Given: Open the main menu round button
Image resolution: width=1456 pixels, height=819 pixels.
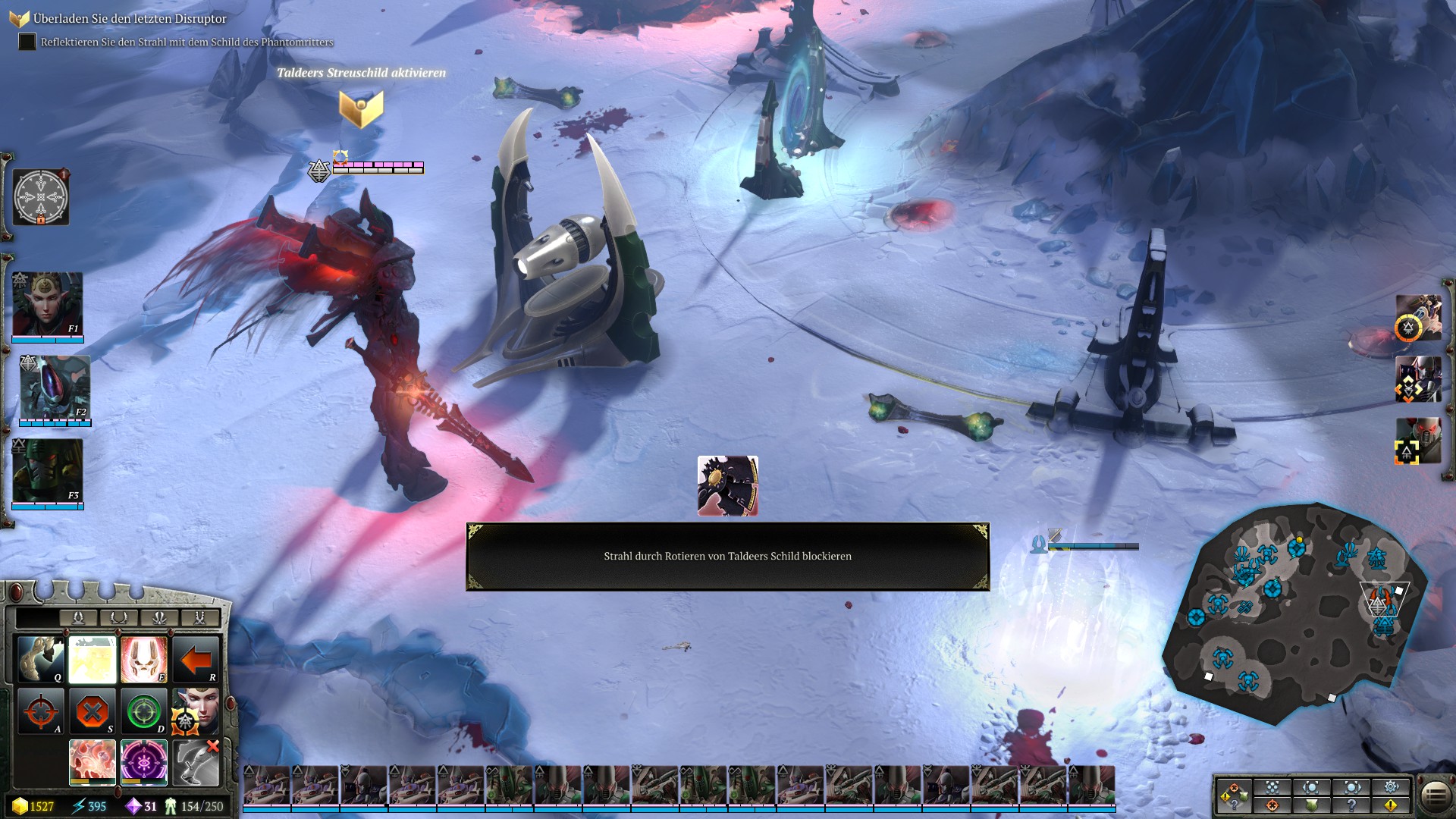Looking at the screenshot, I should click(x=1436, y=796).
